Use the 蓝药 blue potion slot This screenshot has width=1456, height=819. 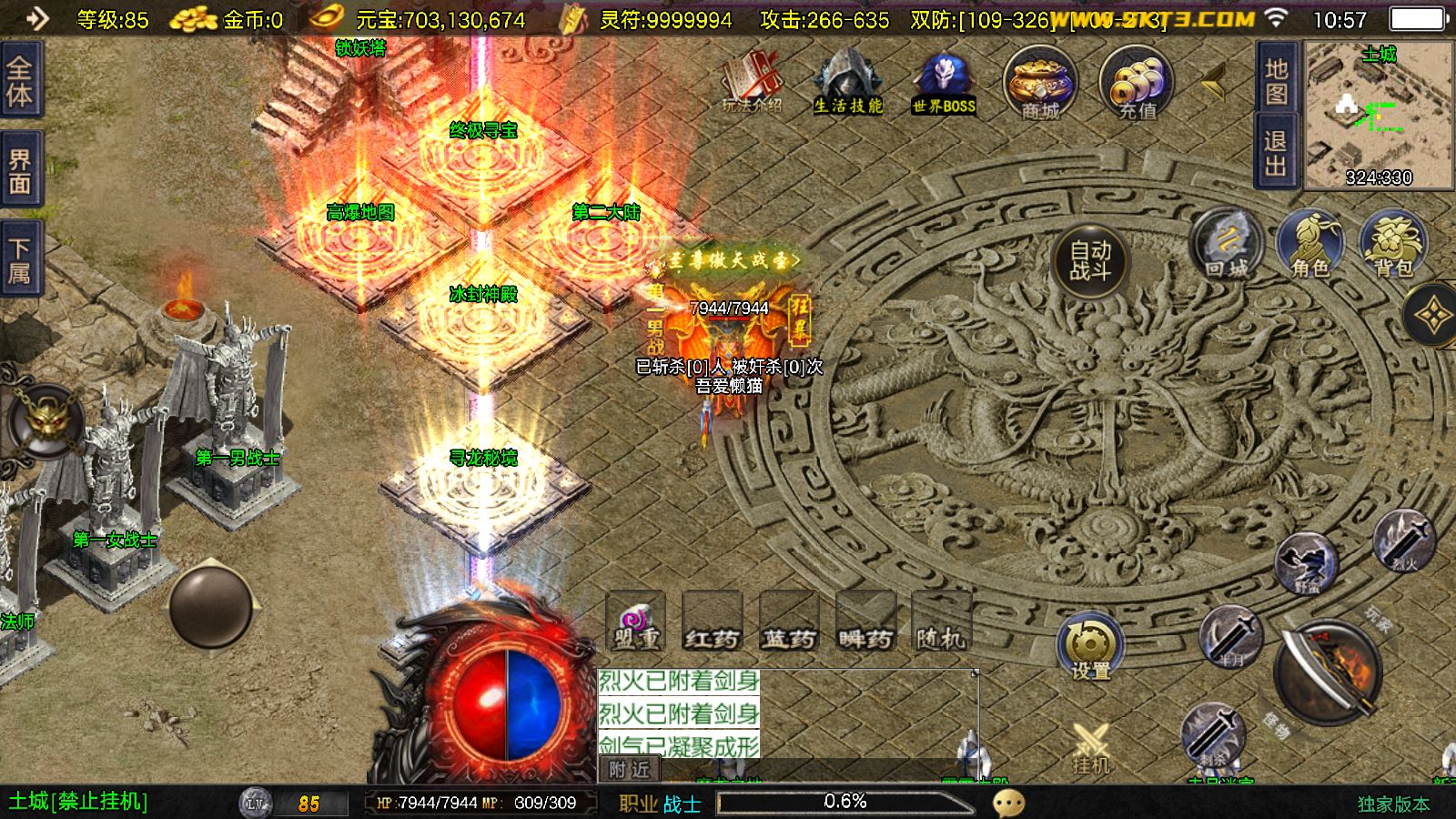(x=789, y=622)
